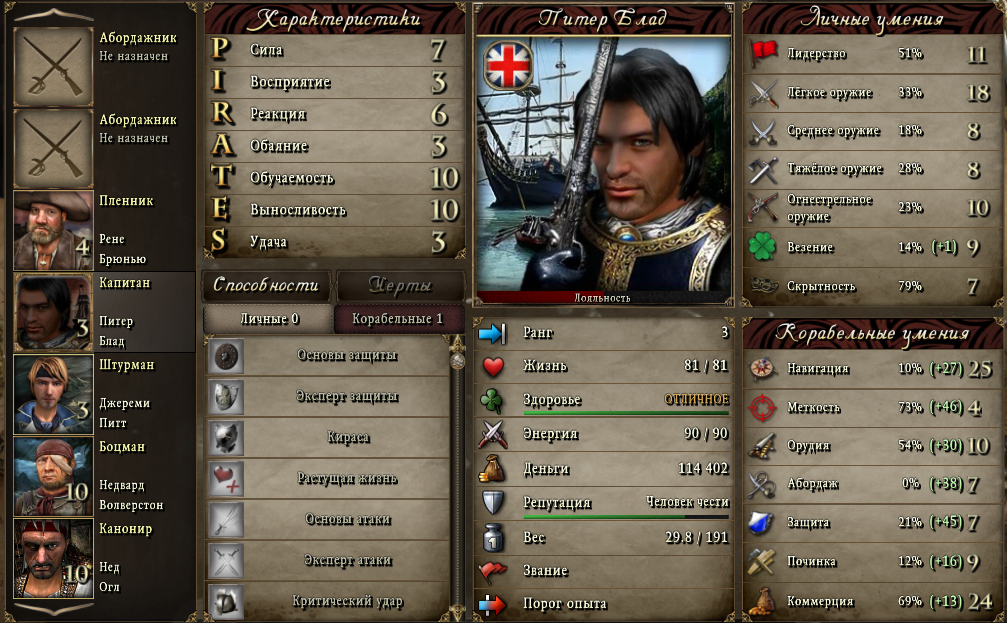Click the Лидерство skill row
Image resolution: width=1007 pixels, height=623 pixels.
coord(870,54)
